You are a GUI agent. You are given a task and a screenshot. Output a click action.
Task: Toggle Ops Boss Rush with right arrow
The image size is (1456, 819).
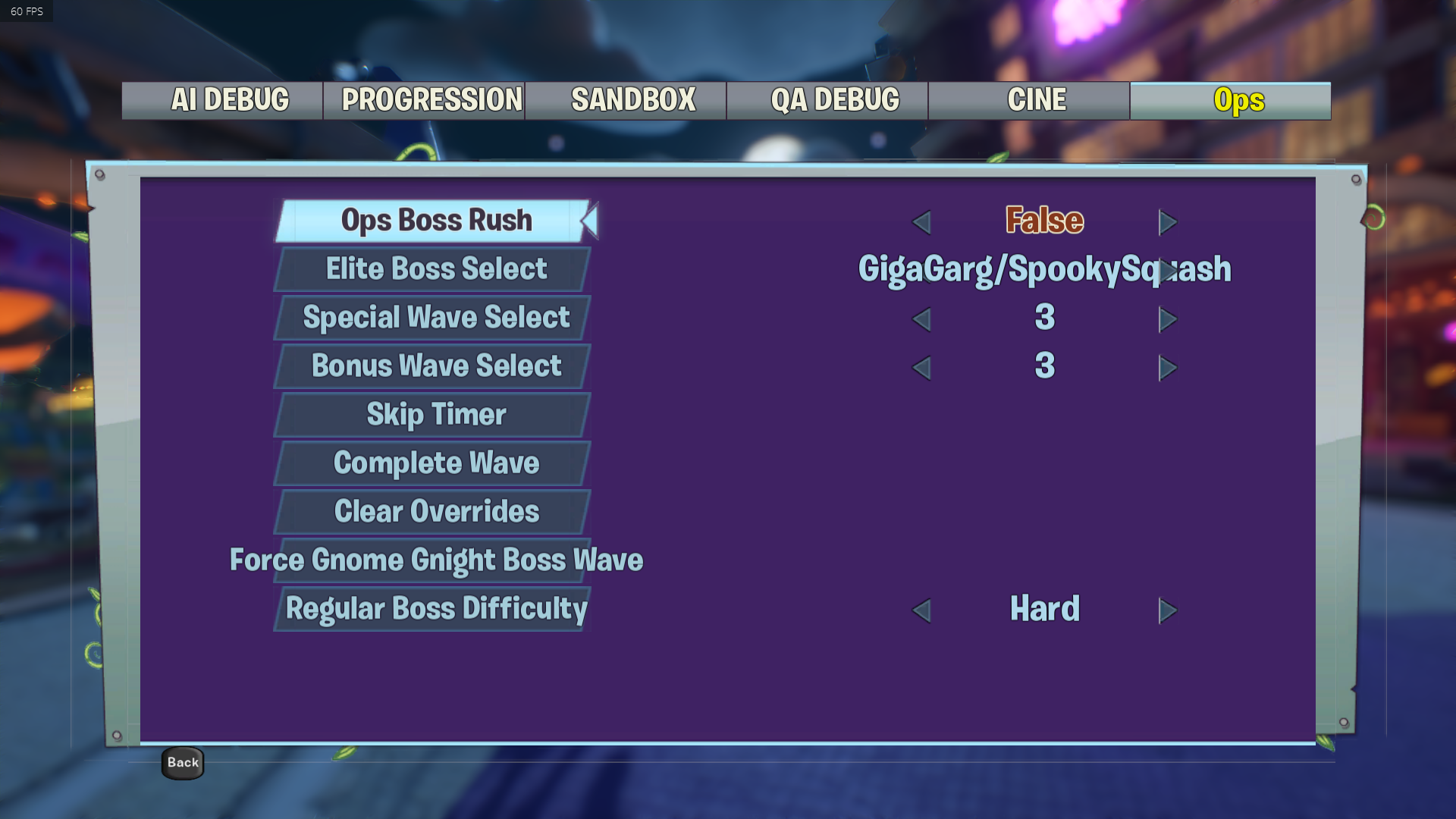coord(1168,222)
